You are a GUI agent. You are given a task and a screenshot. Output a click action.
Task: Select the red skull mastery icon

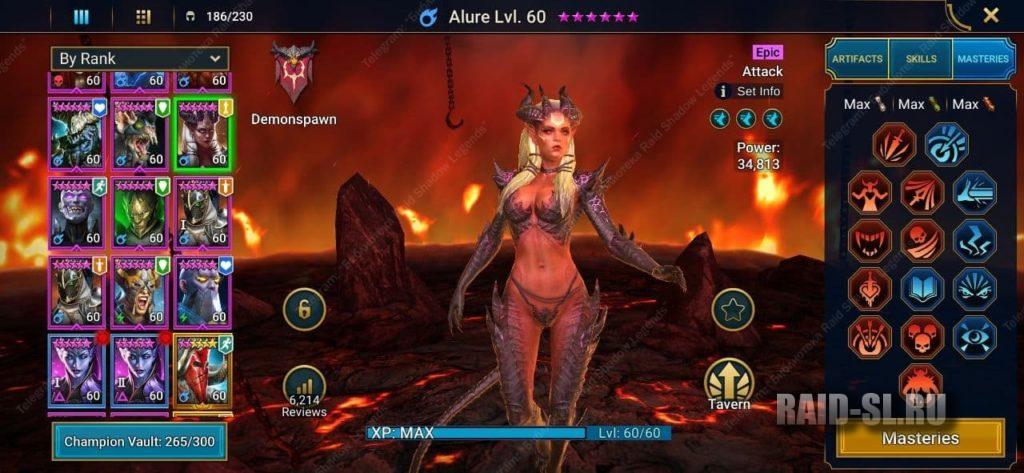click(922, 240)
